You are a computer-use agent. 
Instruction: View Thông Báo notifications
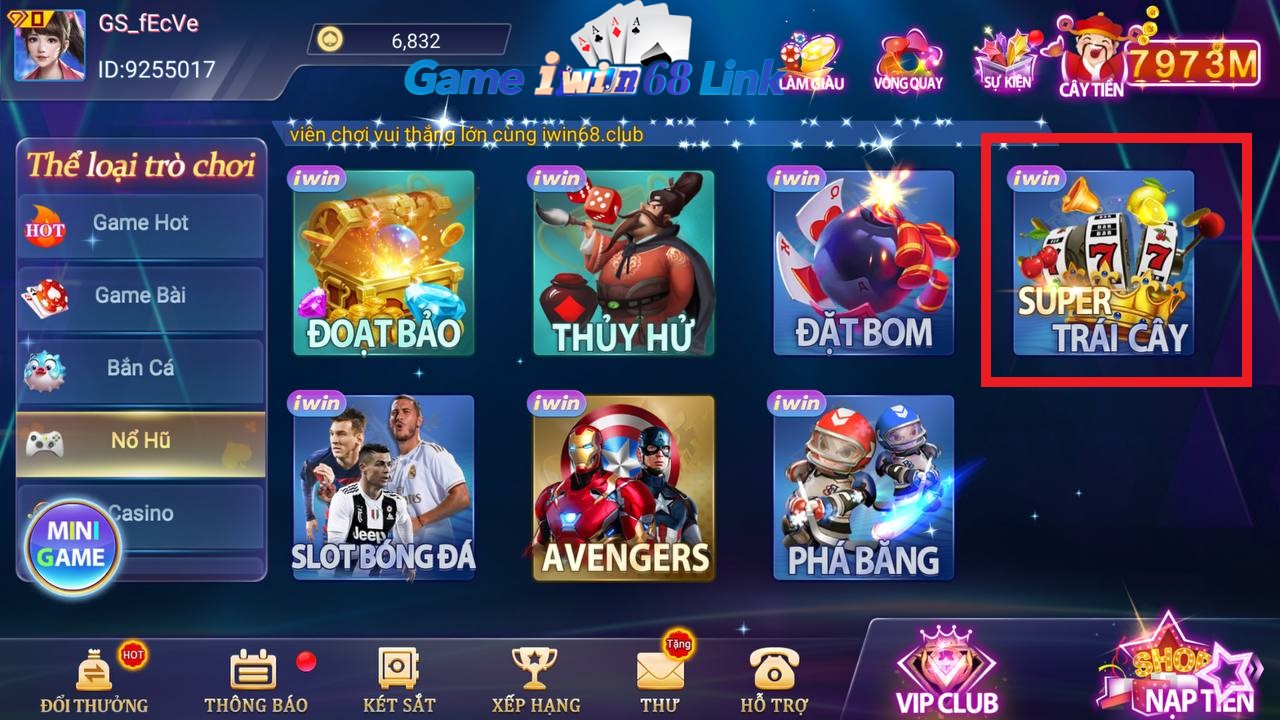coord(255,680)
